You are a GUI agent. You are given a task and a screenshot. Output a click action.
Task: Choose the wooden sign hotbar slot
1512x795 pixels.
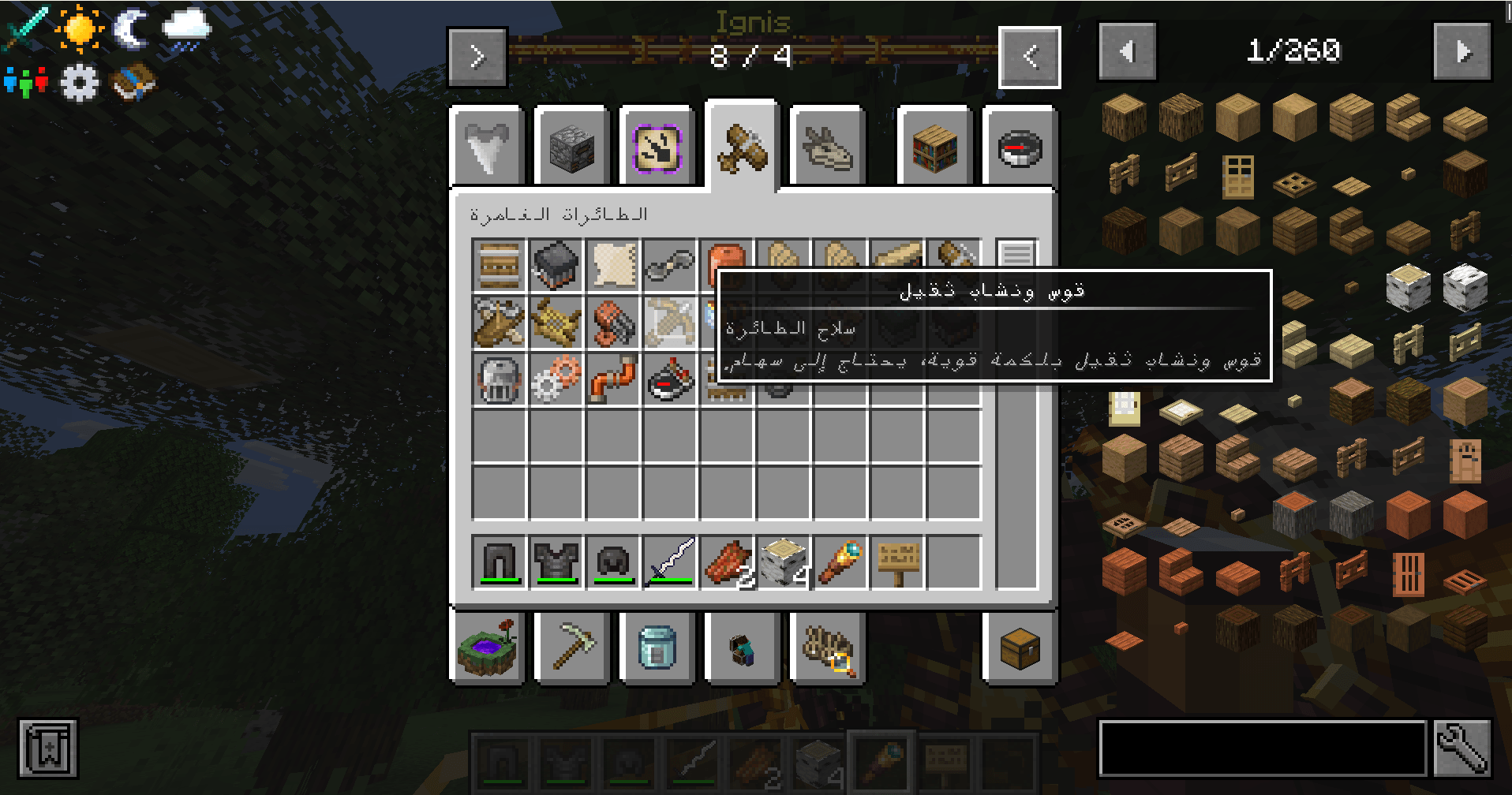(897, 562)
